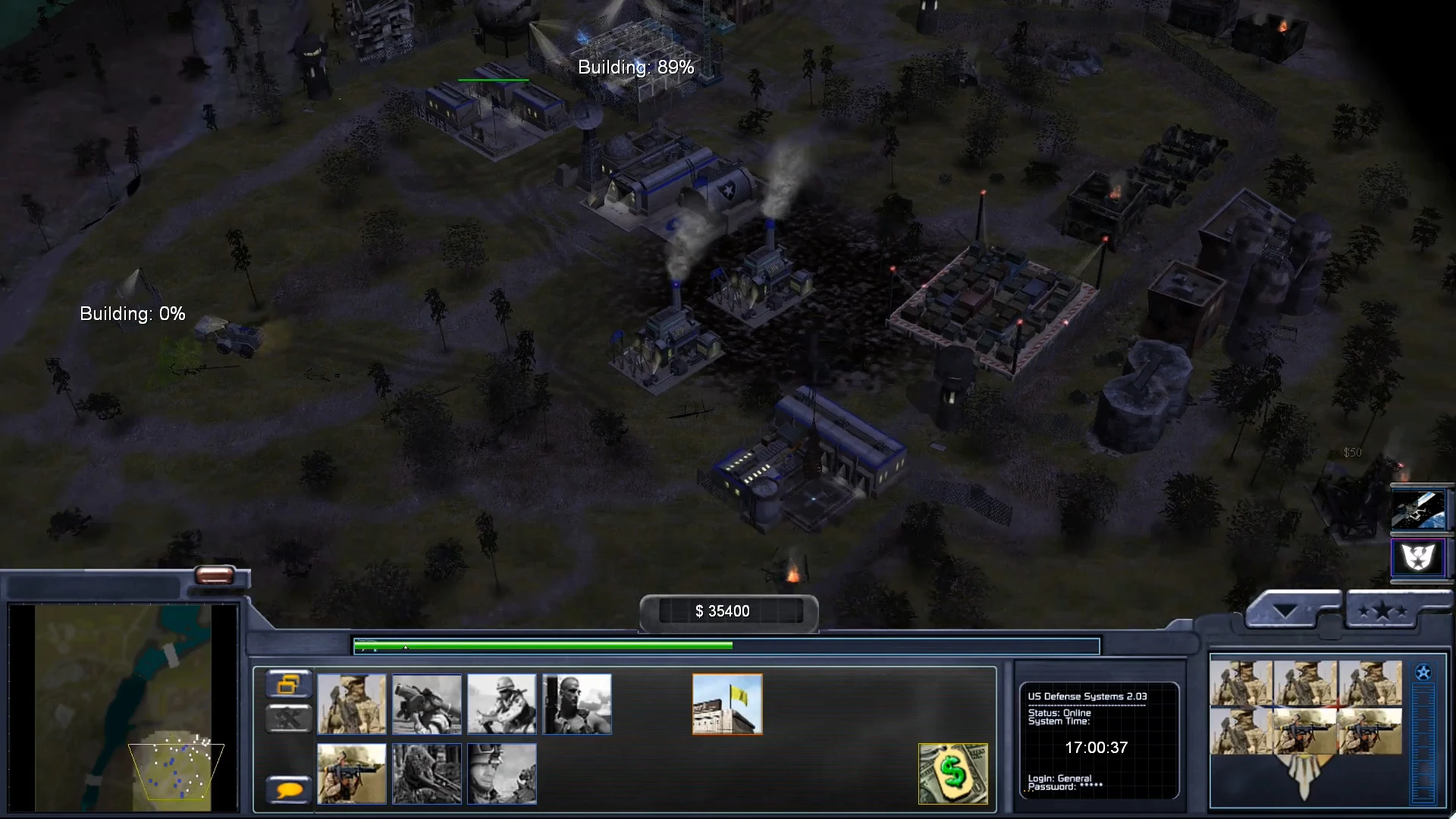Activate the crossed-tools repair icon
The image size is (1456, 819).
[x=288, y=717]
